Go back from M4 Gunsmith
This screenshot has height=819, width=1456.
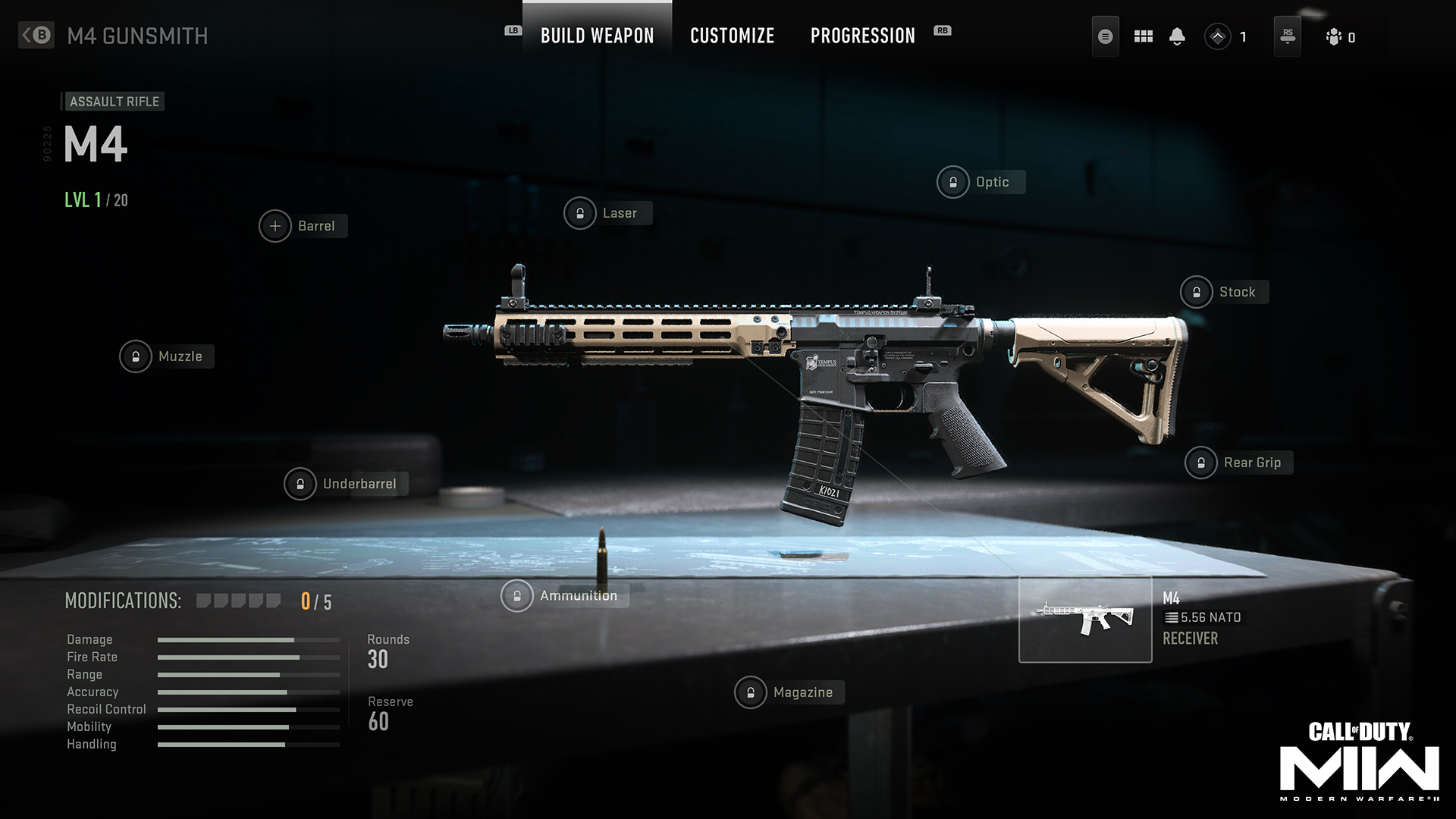[x=36, y=35]
